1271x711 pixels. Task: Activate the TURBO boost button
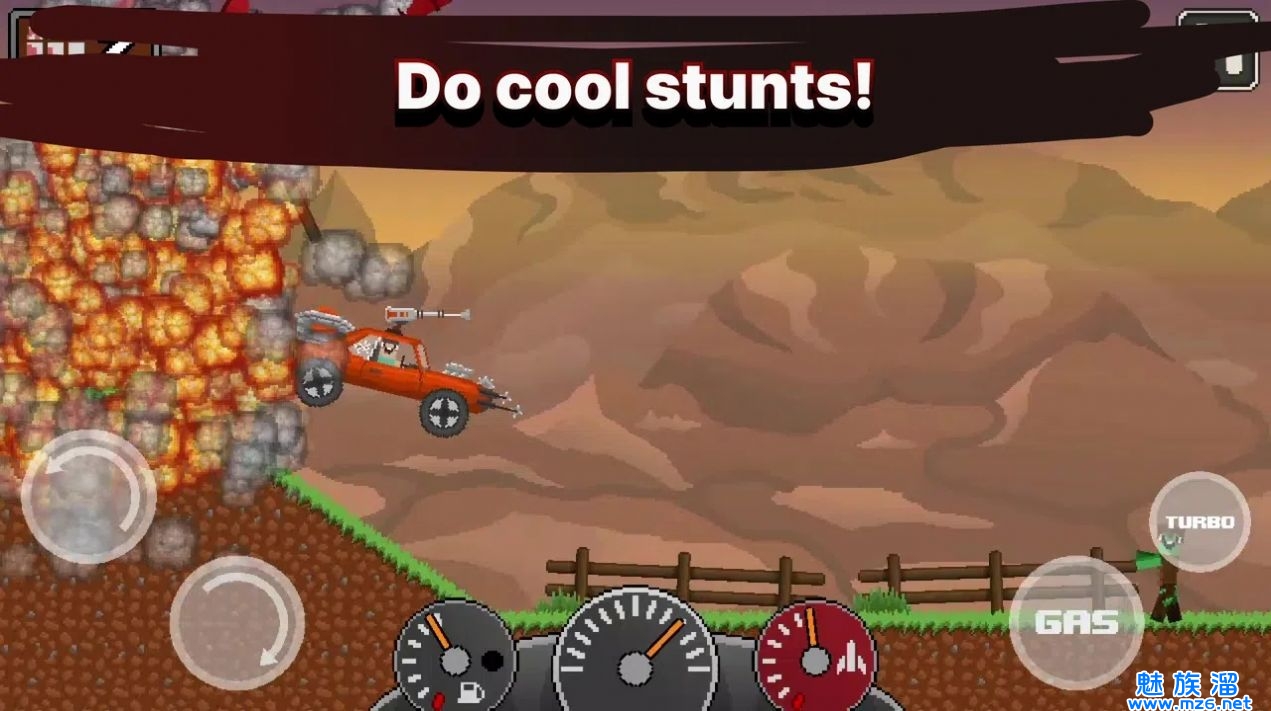[x=1199, y=521]
